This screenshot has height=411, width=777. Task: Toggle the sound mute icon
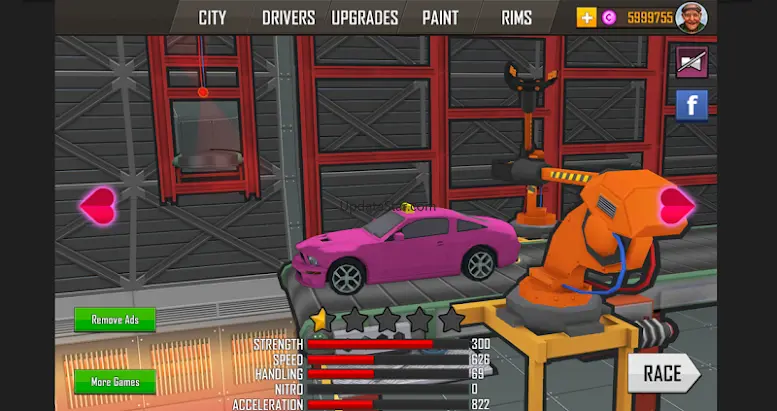click(x=691, y=63)
